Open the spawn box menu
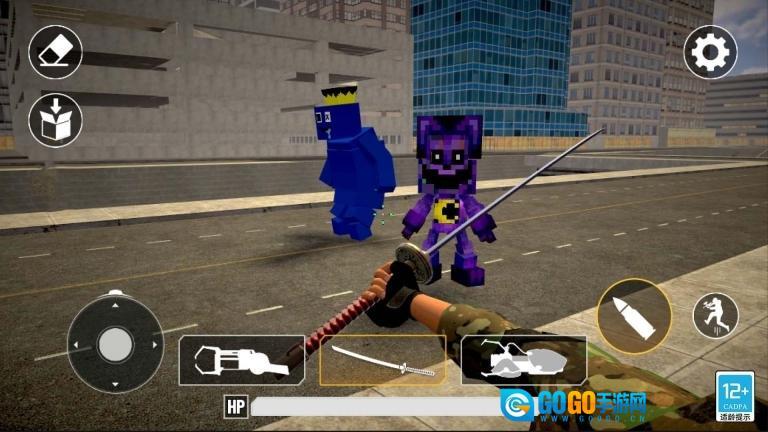 click(x=55, y=120)
